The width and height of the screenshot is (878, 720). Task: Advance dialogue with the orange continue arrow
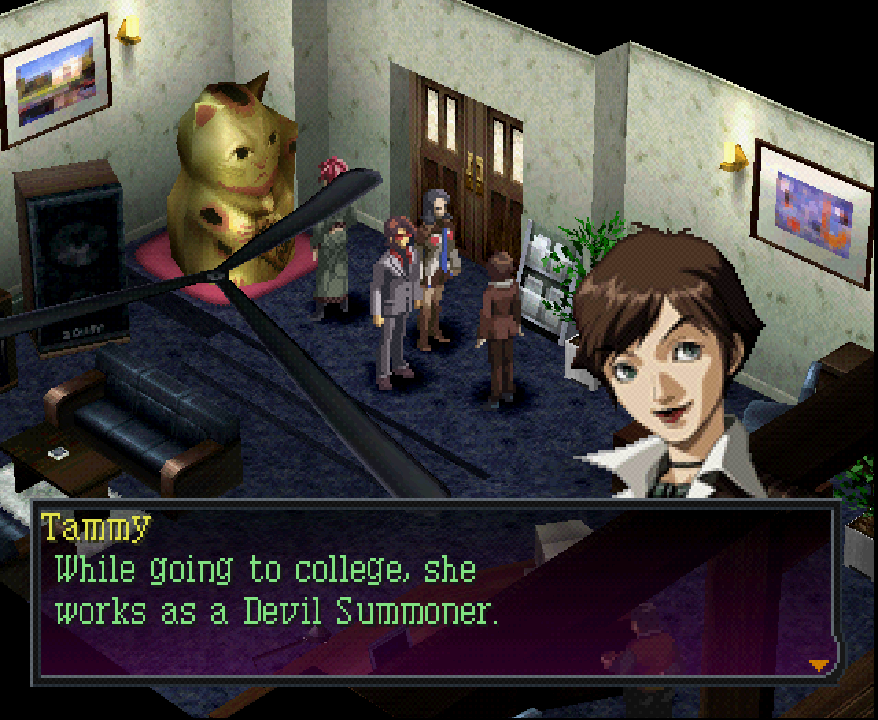819,664
